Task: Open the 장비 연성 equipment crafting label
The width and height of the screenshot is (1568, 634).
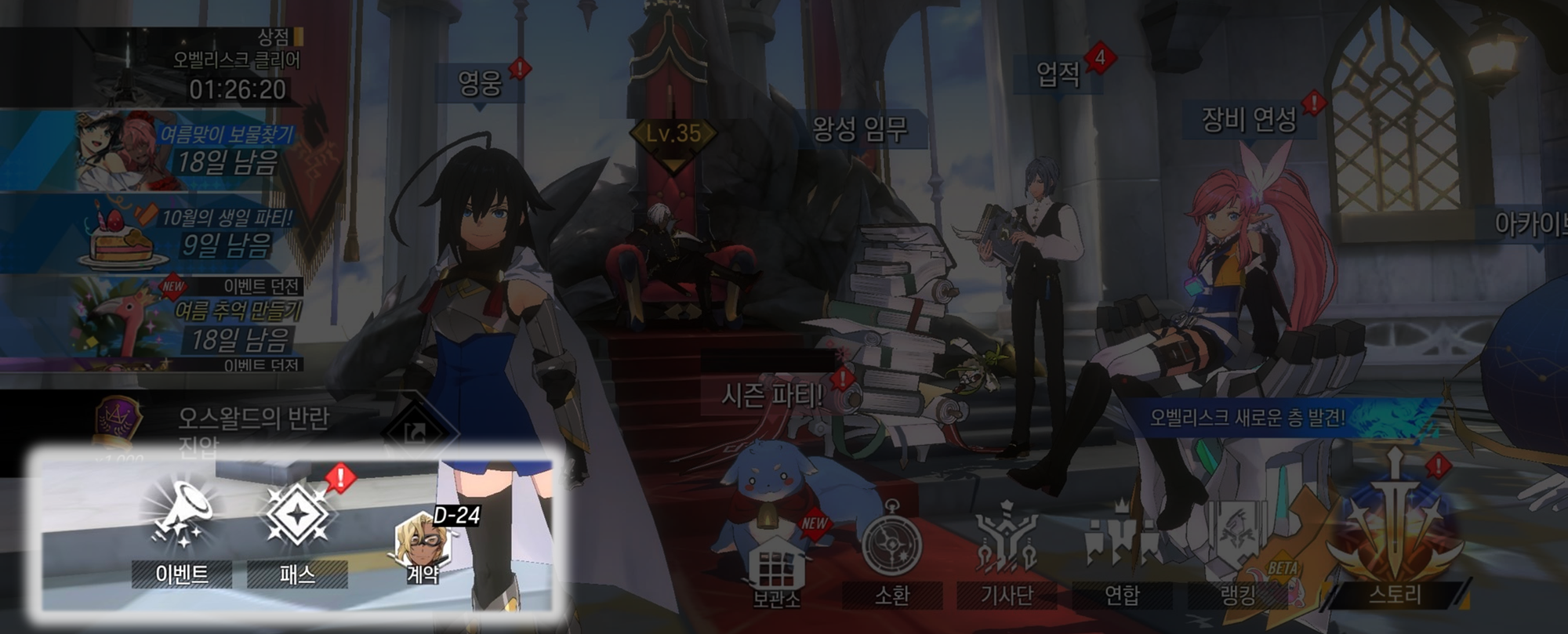Action: coord(1249,120)
